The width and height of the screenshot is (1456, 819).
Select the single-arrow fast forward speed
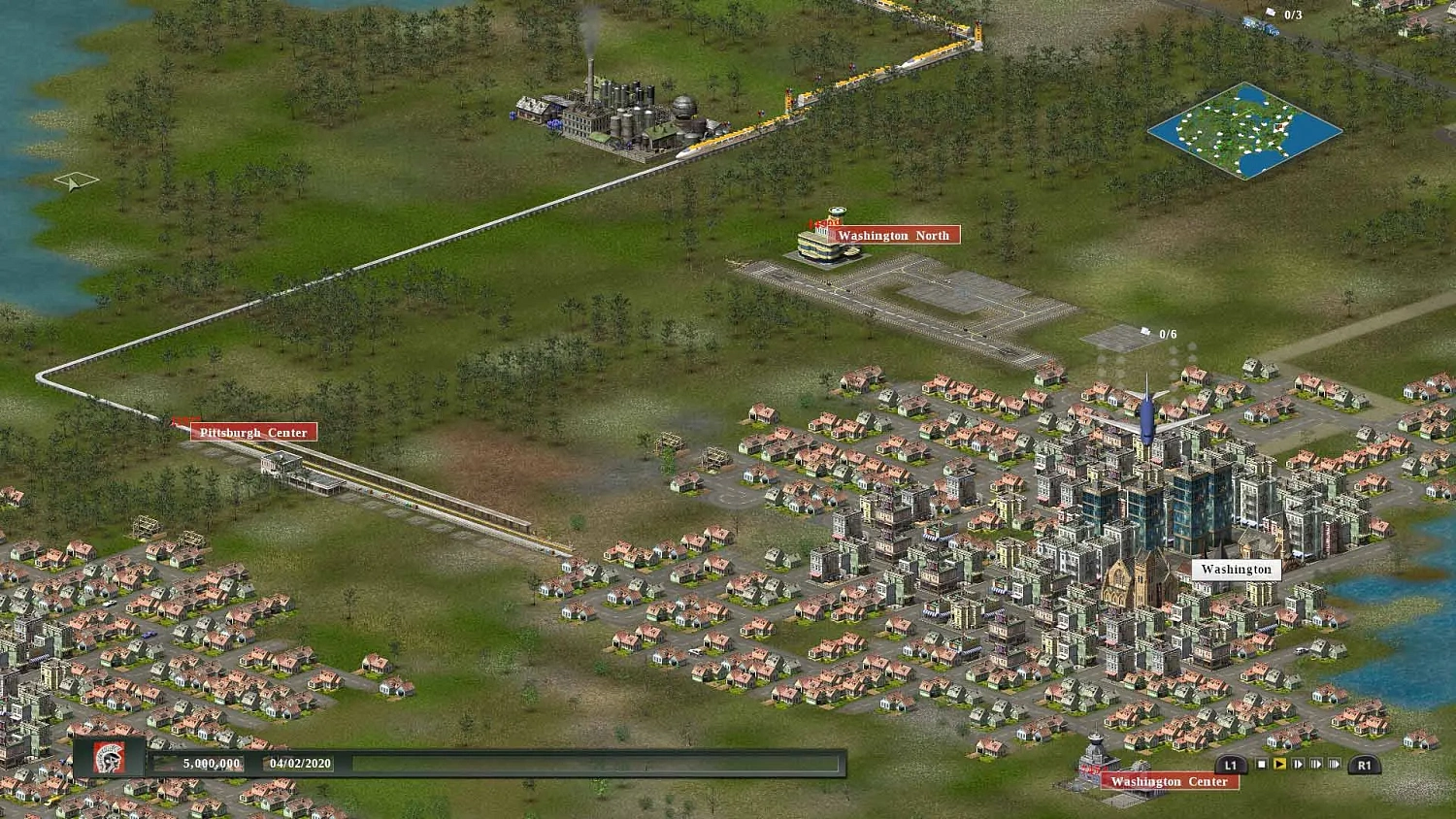coord(1297,764)
